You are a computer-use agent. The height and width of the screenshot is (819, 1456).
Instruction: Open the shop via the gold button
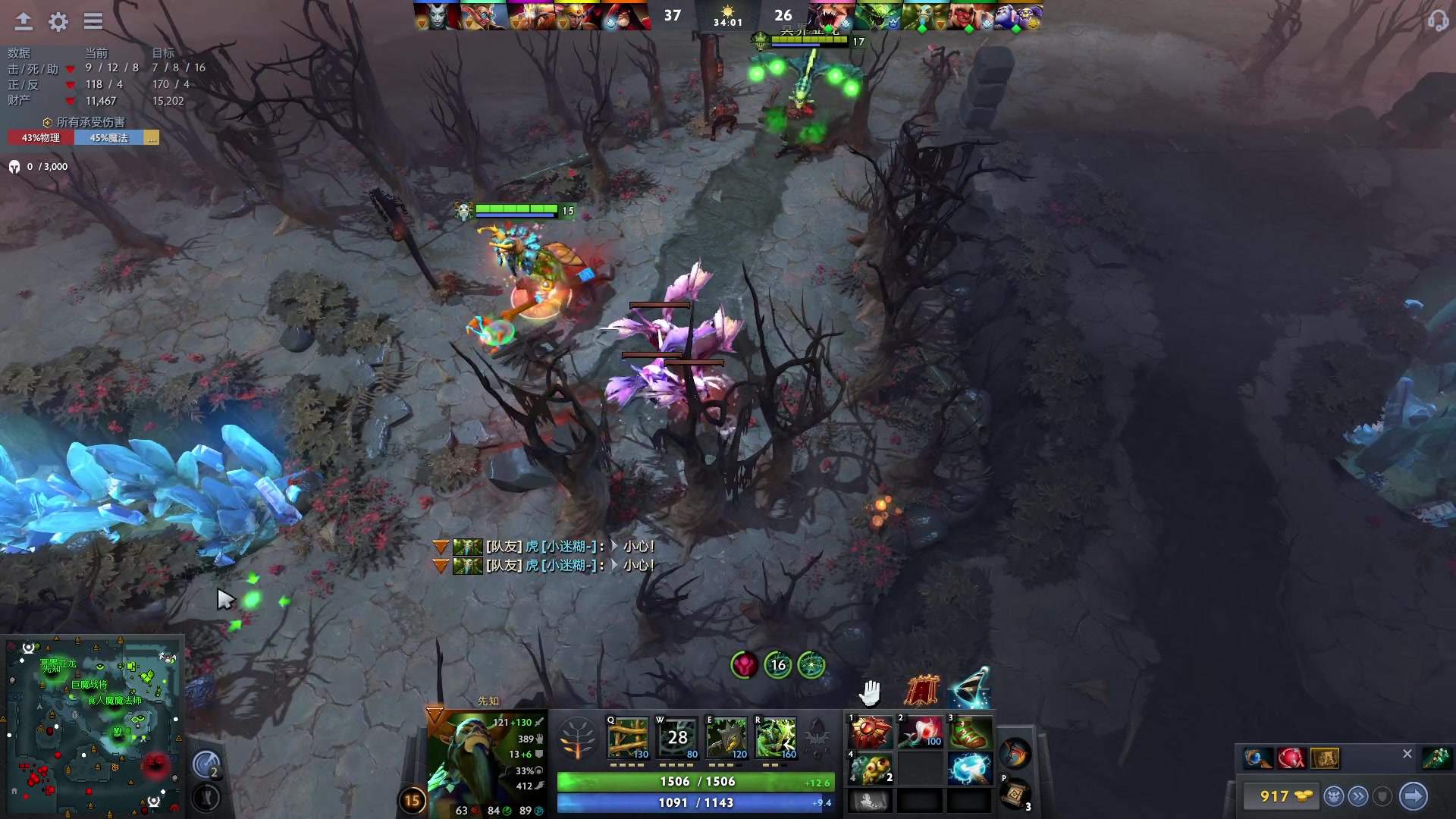tap(1285, 796)
